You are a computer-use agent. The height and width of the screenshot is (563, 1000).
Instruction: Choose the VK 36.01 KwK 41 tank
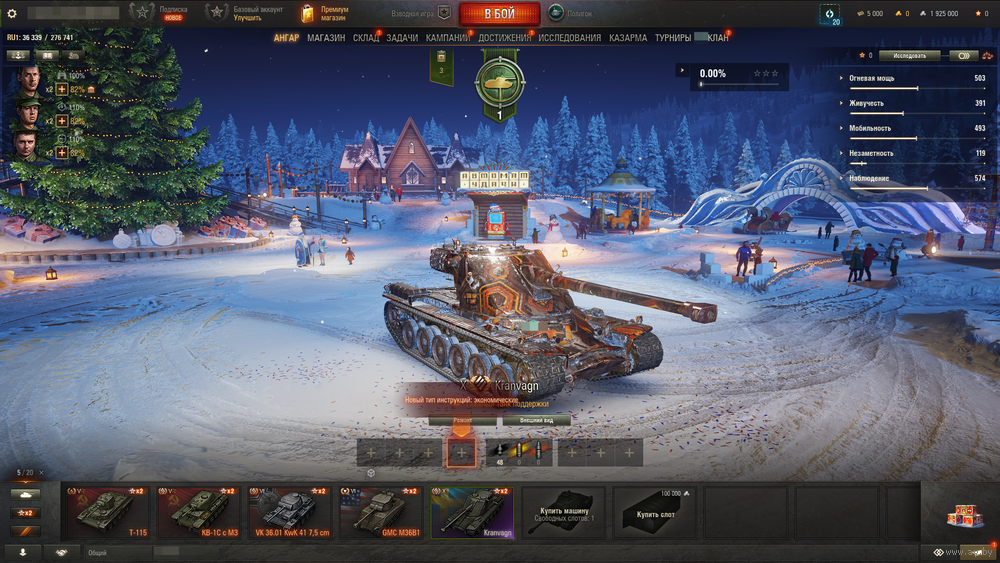293,513
